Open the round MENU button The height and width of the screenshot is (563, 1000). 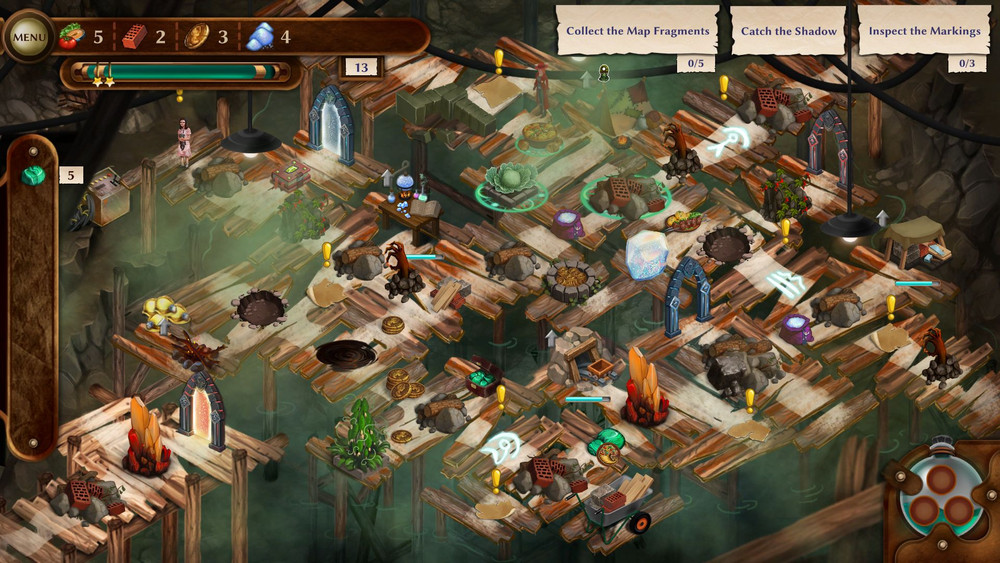click(29, 38)
